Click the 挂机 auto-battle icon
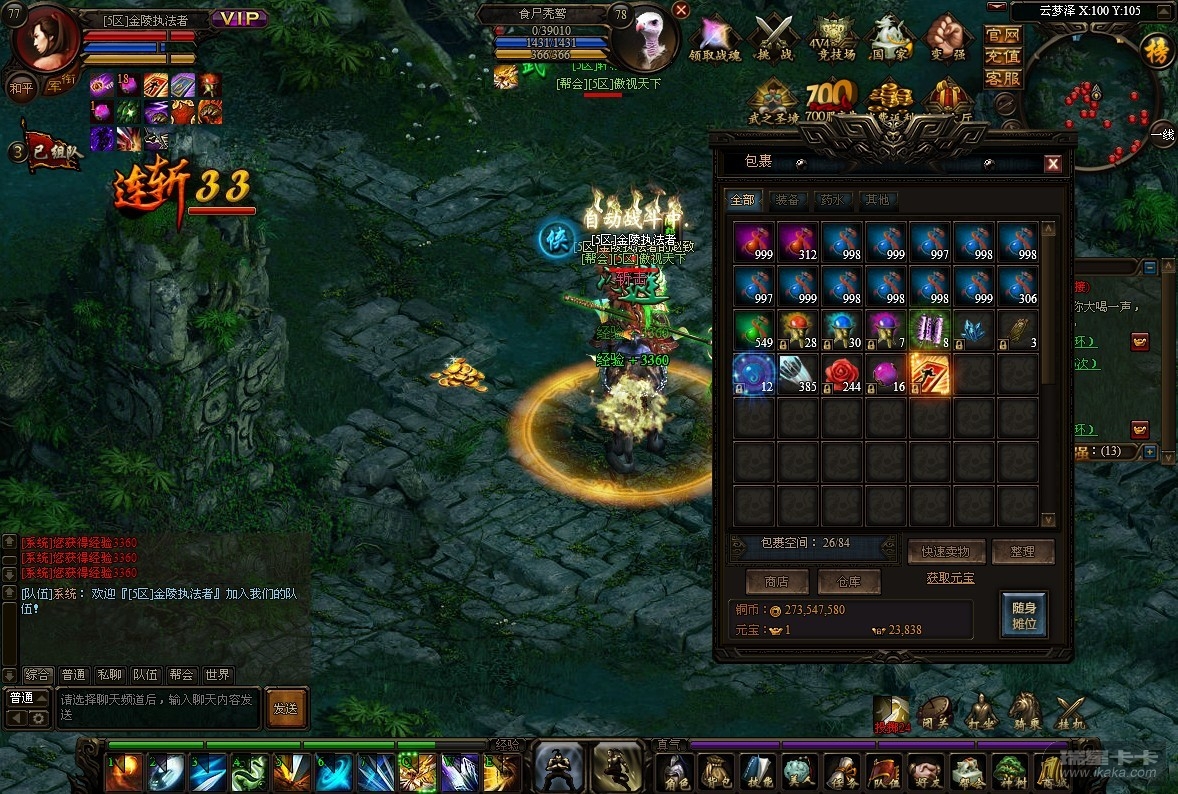The width and height of the screenshot is (1178, 794). click(x=1070, y=713)
